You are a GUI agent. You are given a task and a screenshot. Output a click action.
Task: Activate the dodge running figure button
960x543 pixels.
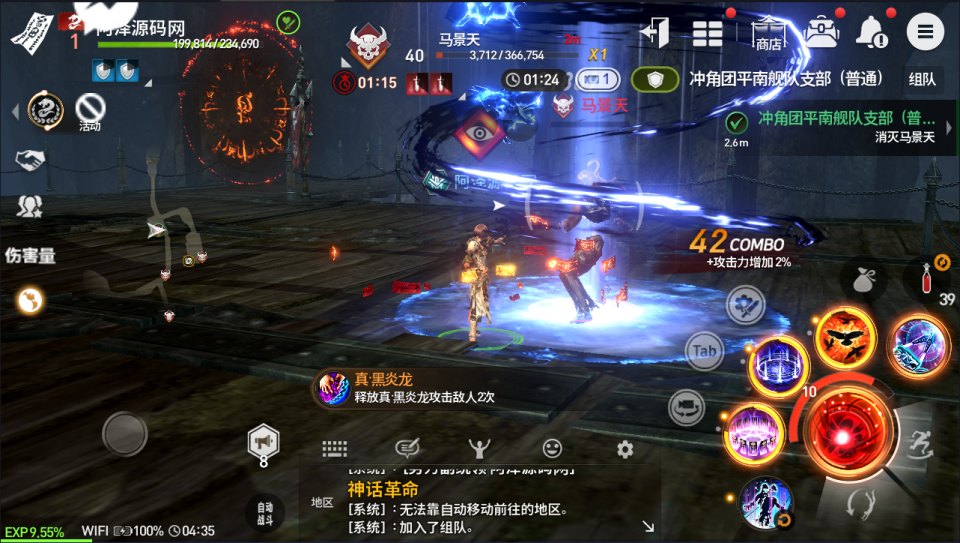[x=916, y=442]
